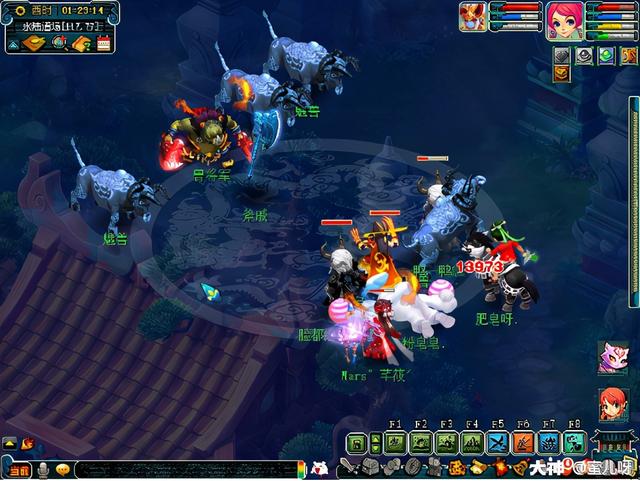Trigger the orange F6 skill
Viewport: 640px width, 481px height.
coord(524,444)
